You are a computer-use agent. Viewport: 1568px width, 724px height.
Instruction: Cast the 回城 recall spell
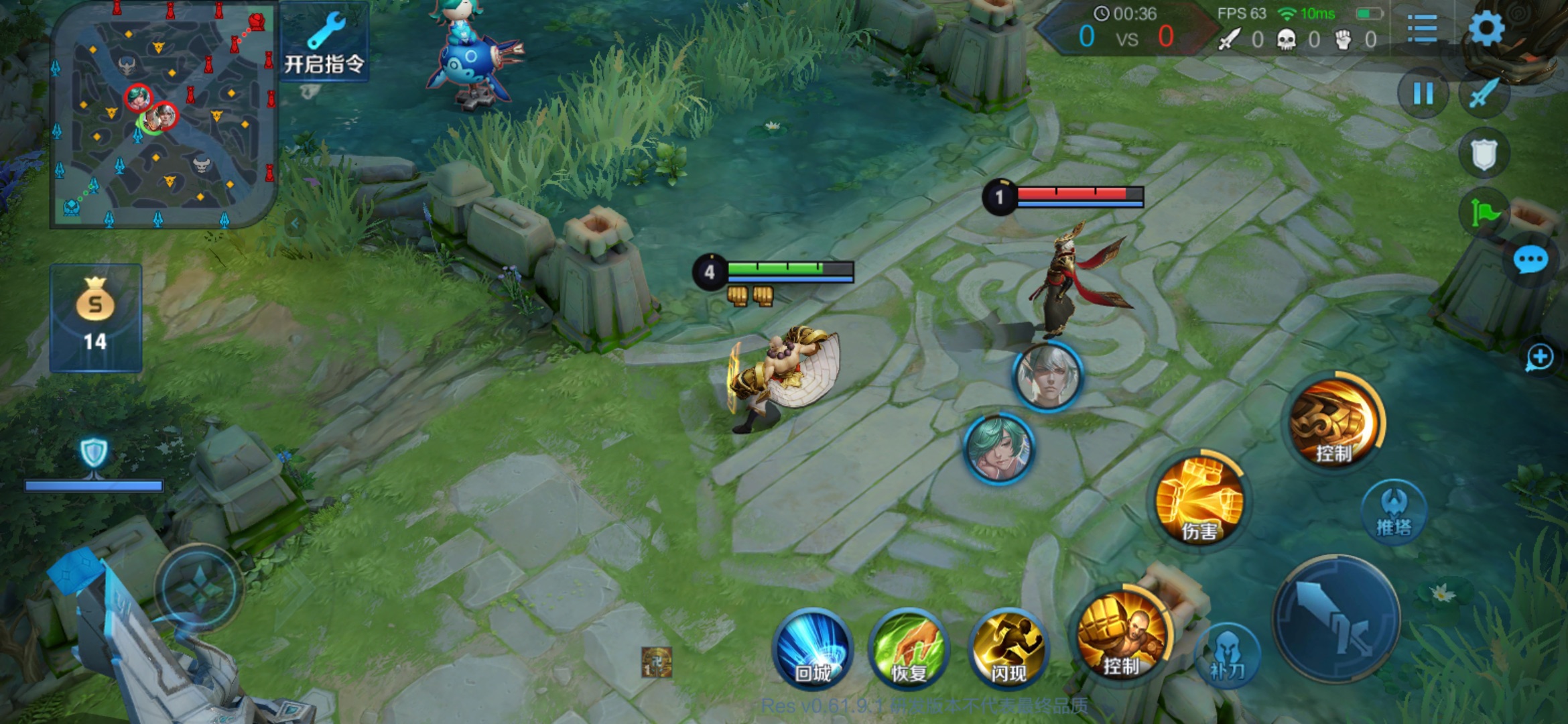click(x=812, y=648)
